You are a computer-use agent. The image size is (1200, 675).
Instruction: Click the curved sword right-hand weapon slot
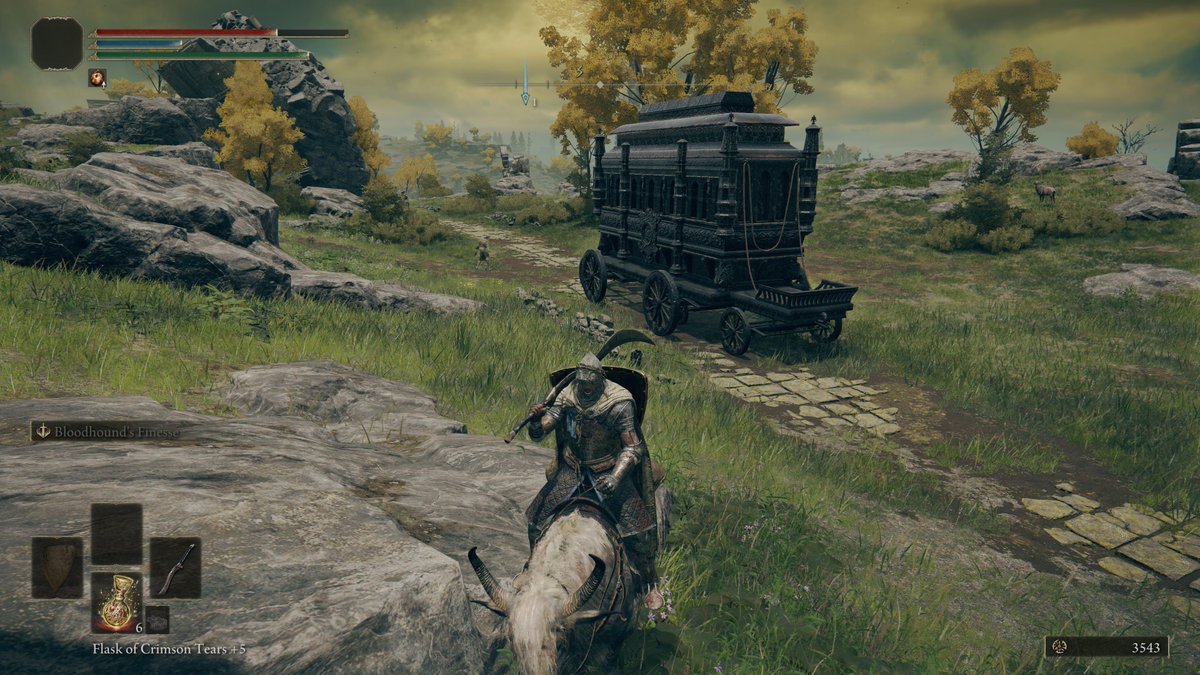(x=175, y=567)
